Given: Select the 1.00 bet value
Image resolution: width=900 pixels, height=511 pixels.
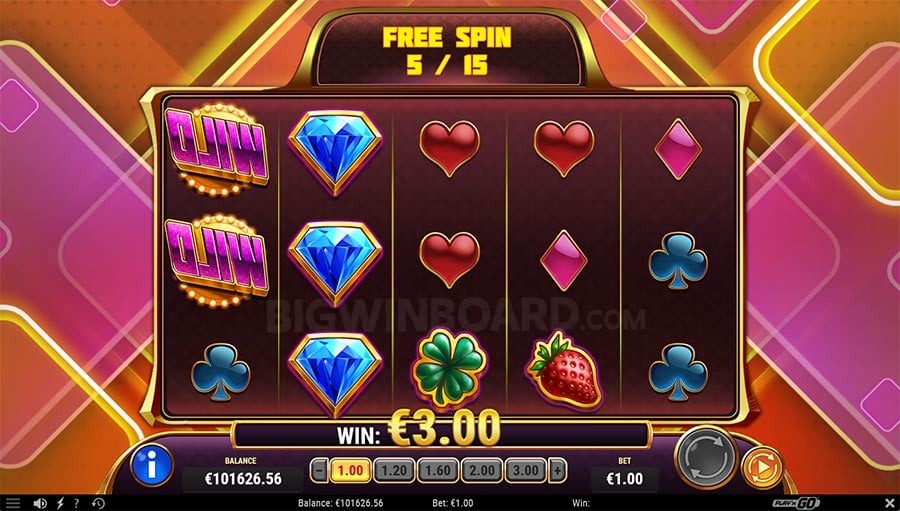Looking at the screenshot, I should (350, 470).
